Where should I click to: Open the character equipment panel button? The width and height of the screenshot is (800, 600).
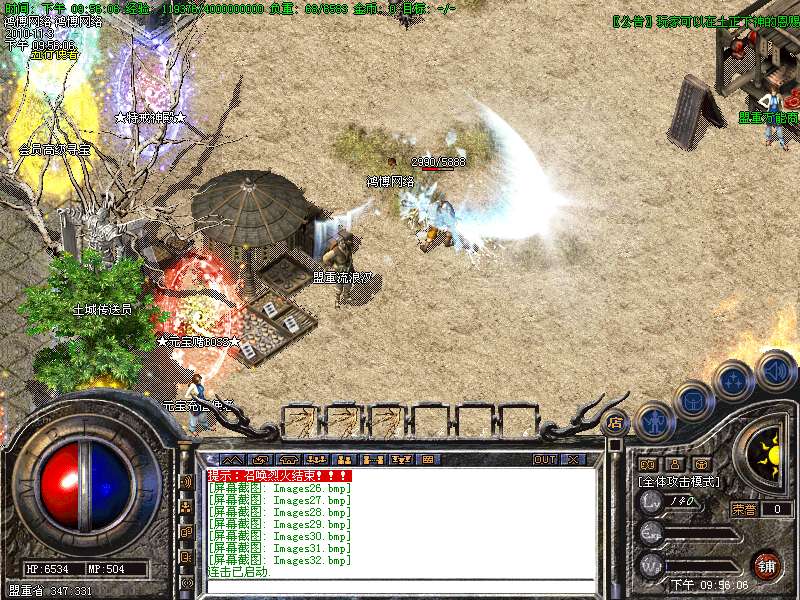[x=653, y=422]
